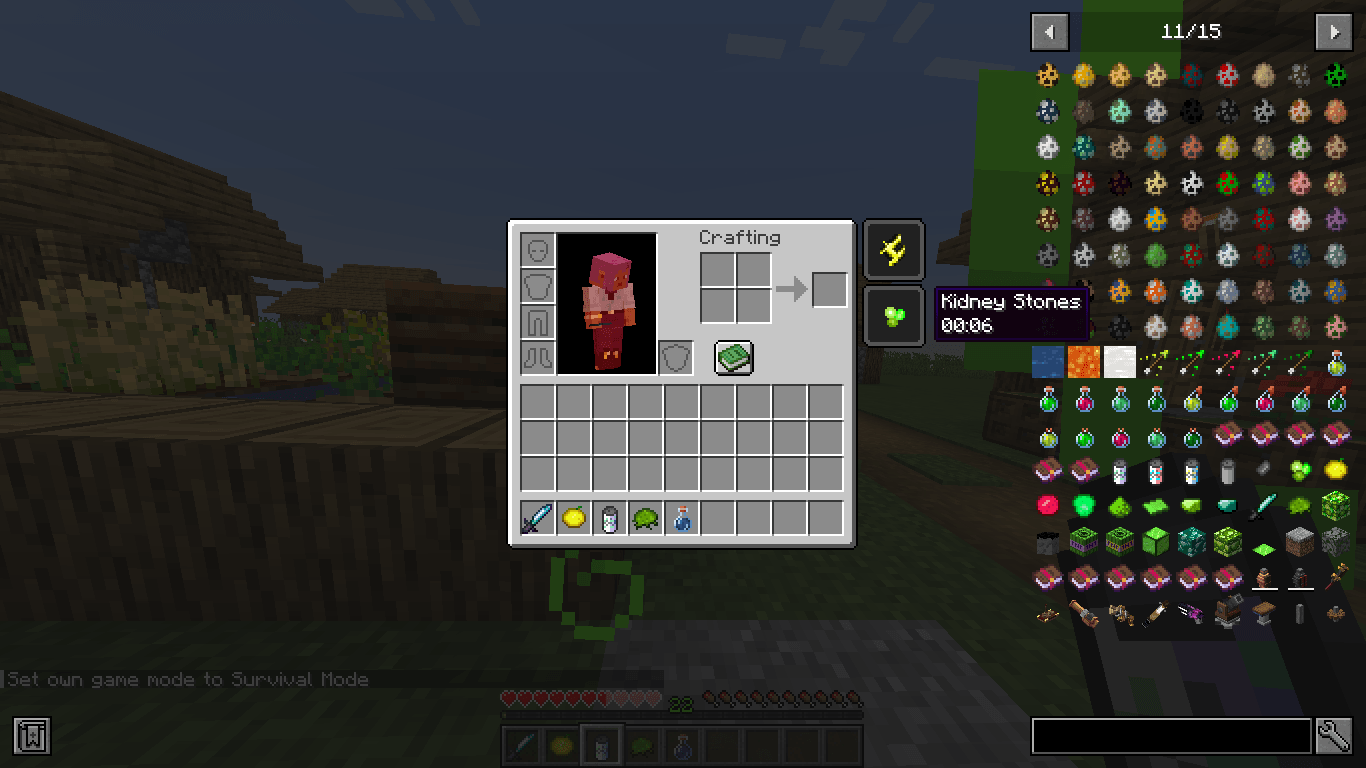Click the milk bucket in the item list
This screenshot has height=768, width=1366.
(x=1227, y=471)
